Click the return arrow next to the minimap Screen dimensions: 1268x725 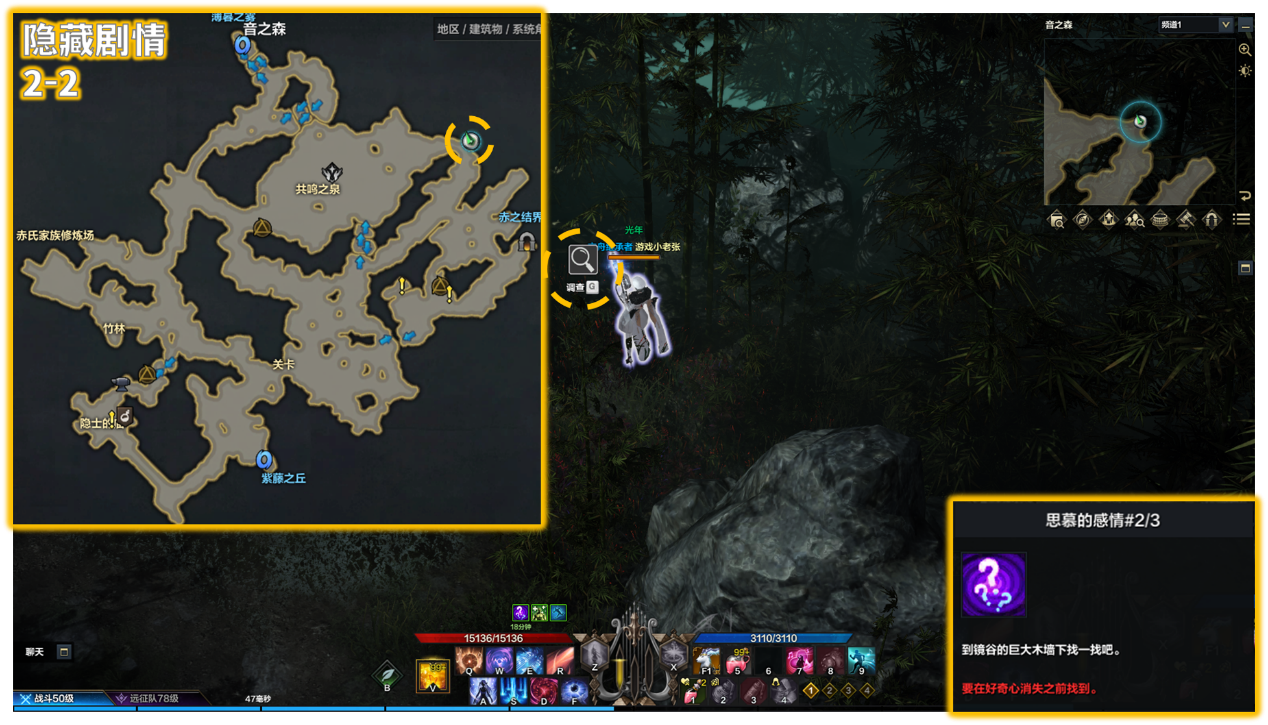[1244, 196]
